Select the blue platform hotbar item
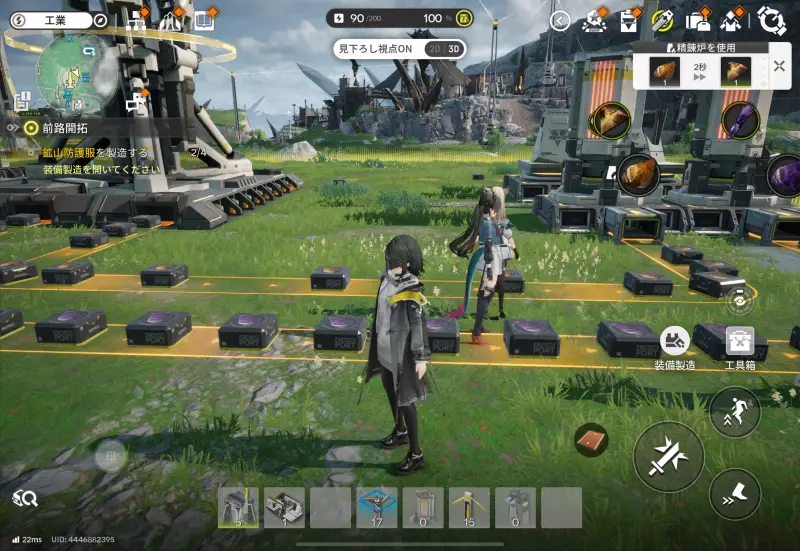The image size is (800, 551). point(376,507)
